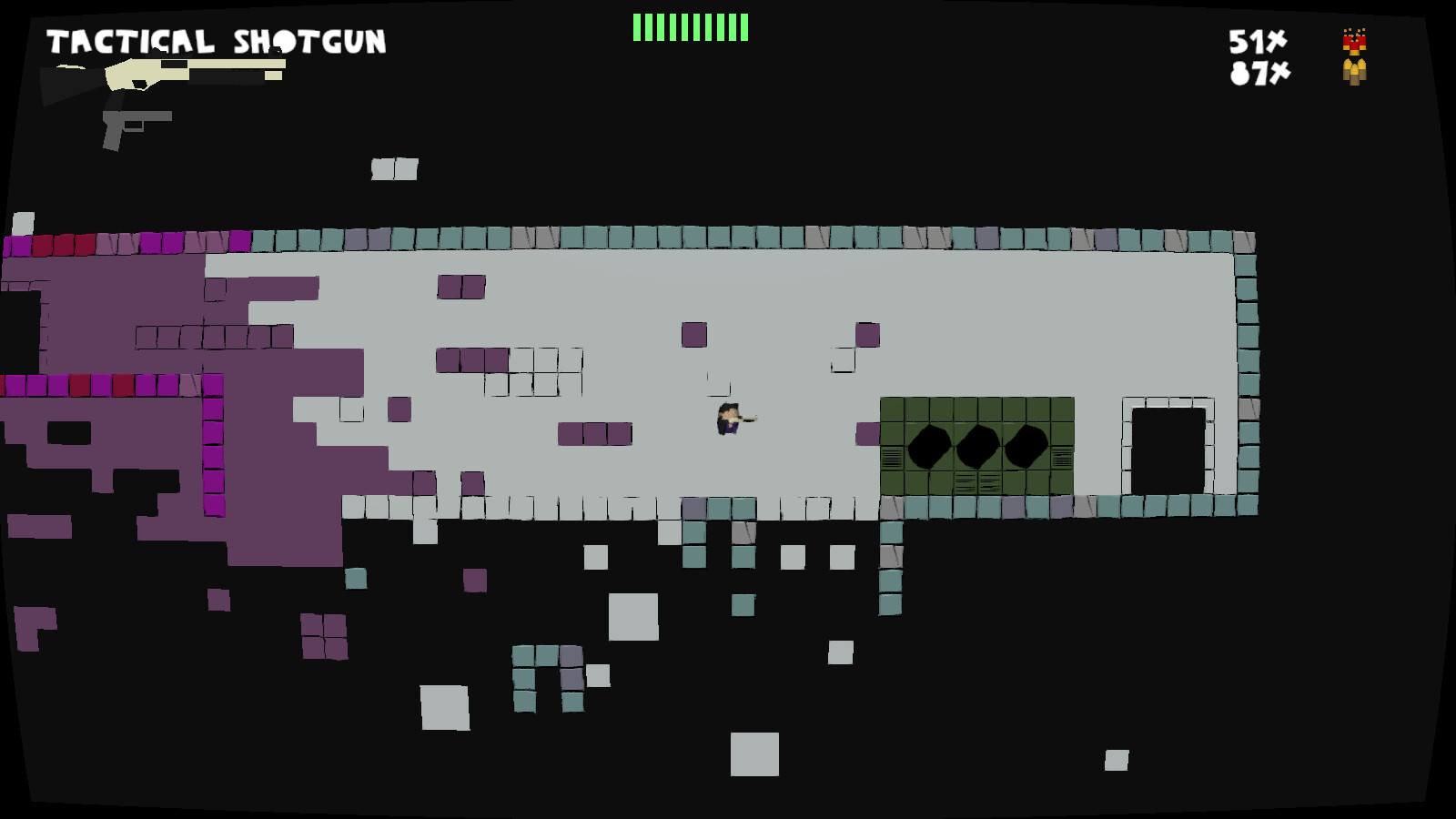1456x819 pixels.
Task: Toggle the first green segment of the health bar
Action: tap(637, 28)
